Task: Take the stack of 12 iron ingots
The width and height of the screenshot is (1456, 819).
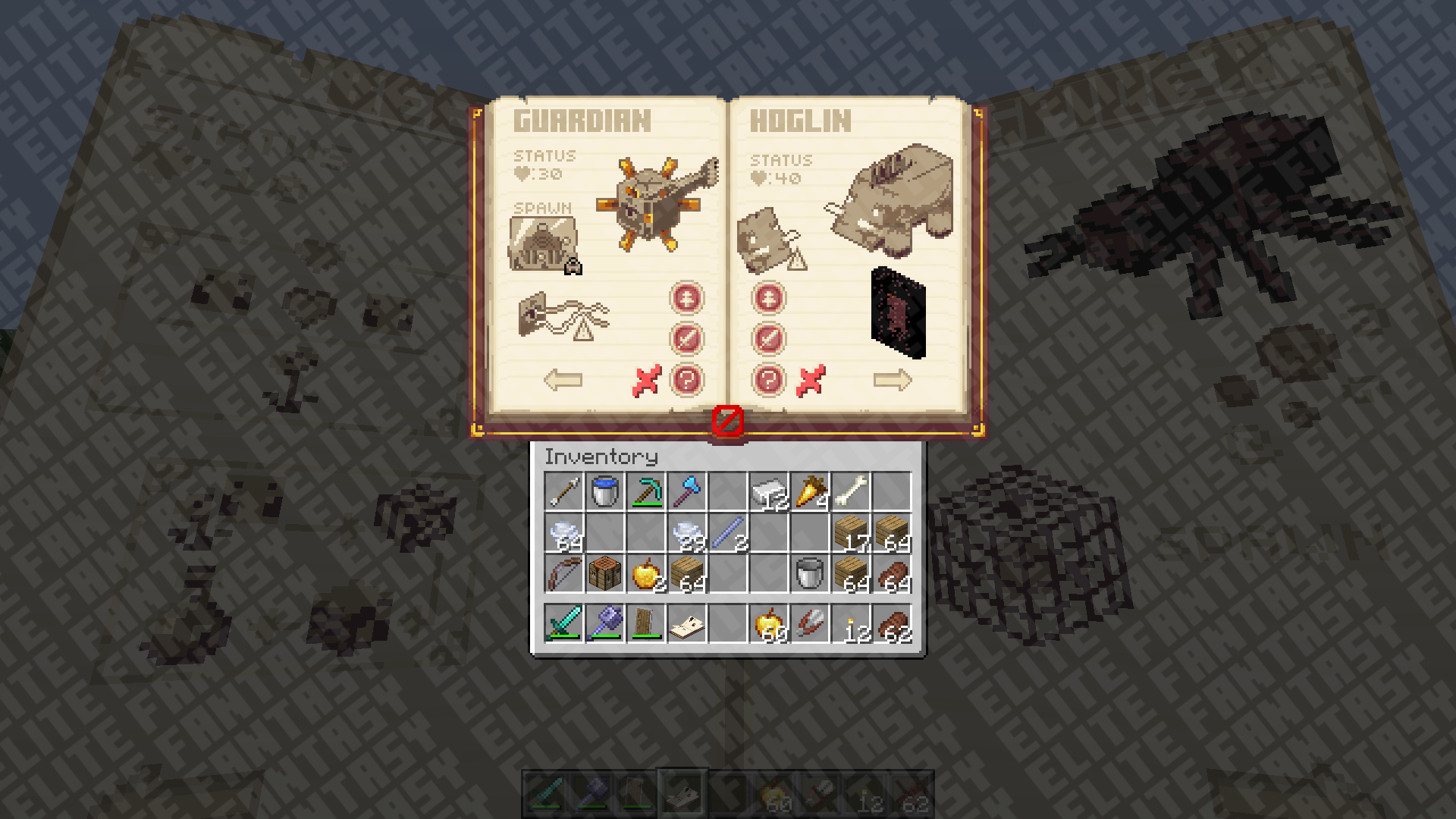Action: pos(769,491)
